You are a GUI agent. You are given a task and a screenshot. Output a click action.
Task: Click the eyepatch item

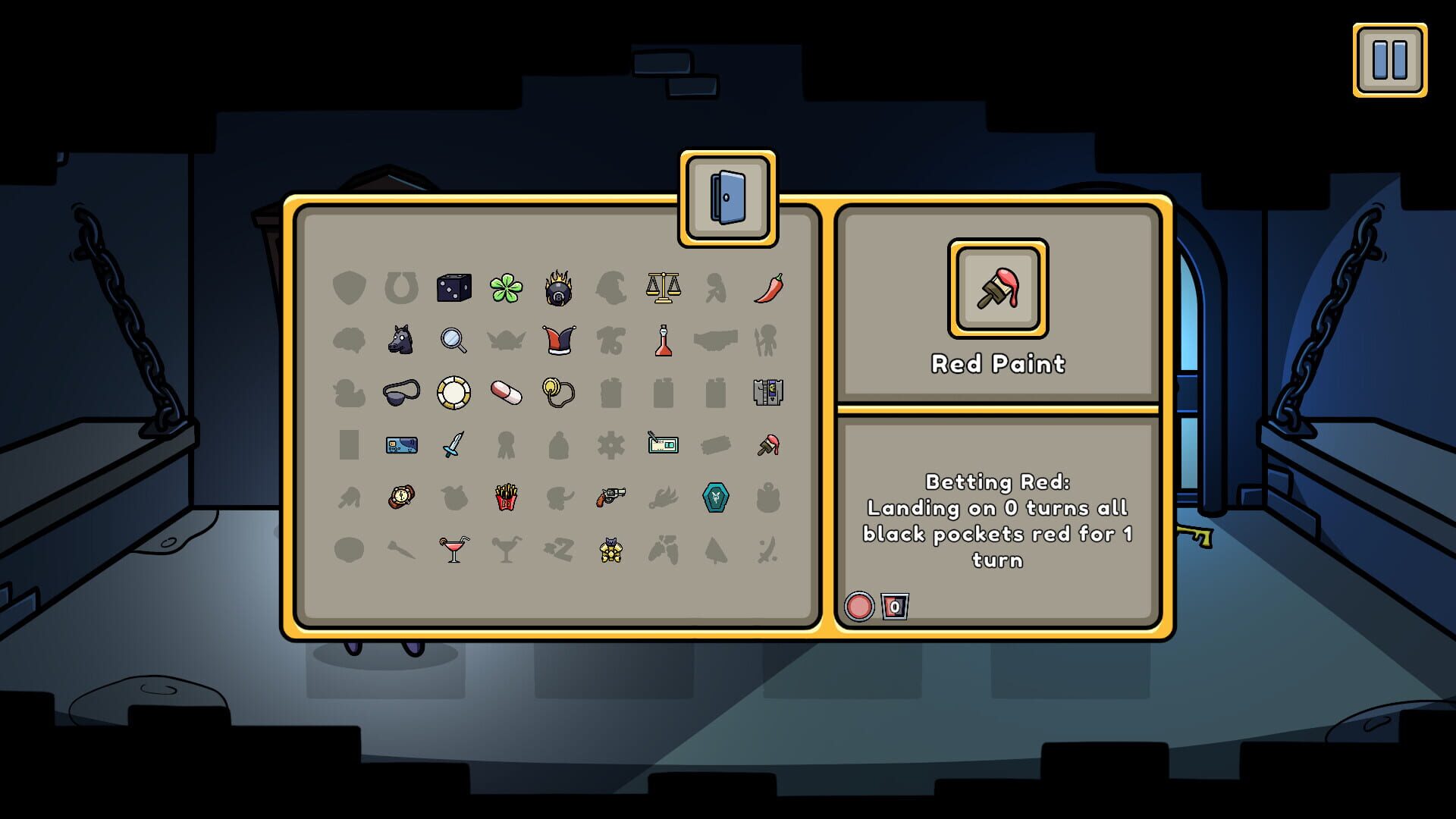click(x=402, y=393)
